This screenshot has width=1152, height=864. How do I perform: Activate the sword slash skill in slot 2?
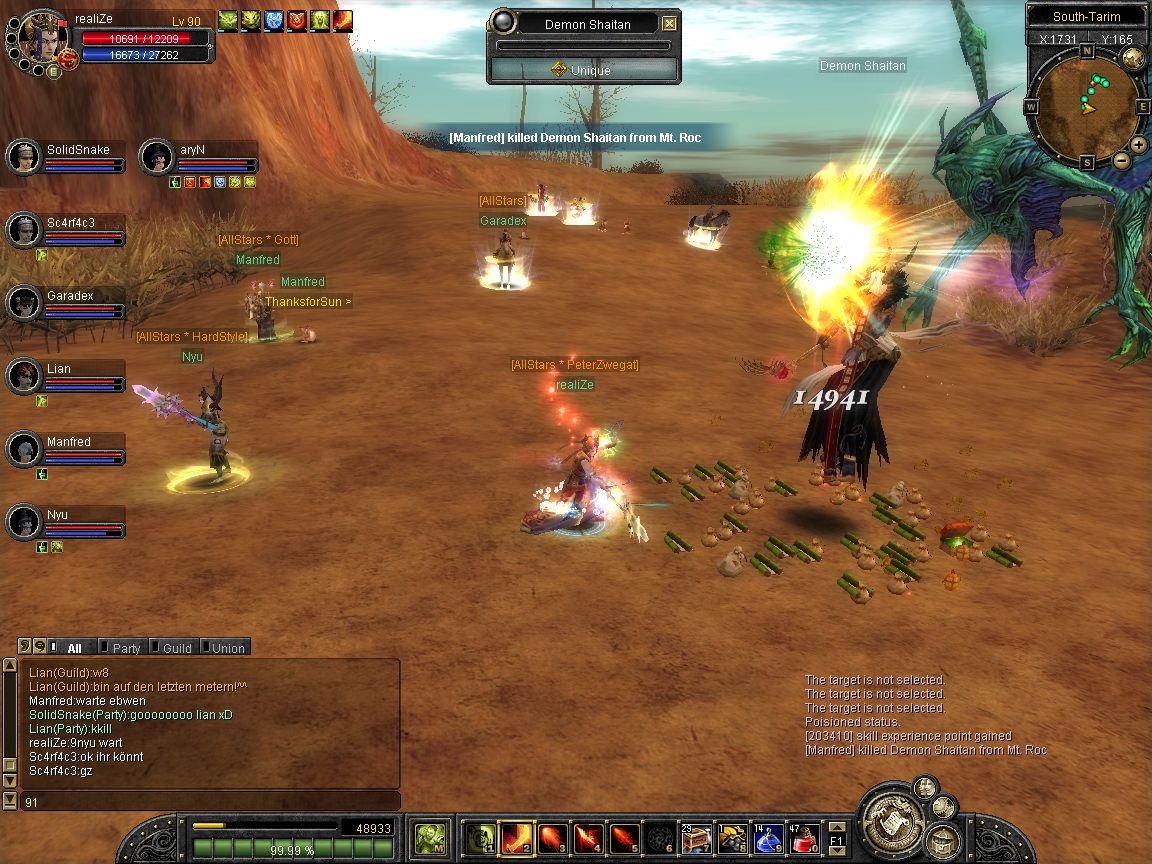pos(516,836)
